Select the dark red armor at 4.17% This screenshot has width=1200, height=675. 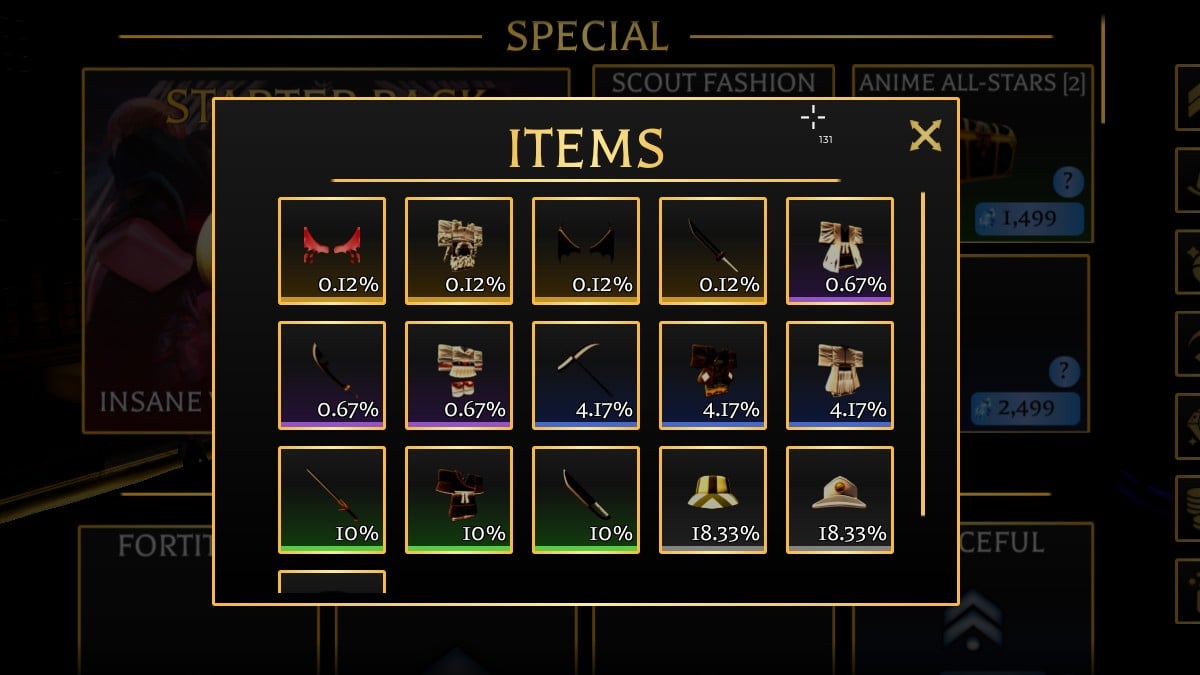(713, 374)
